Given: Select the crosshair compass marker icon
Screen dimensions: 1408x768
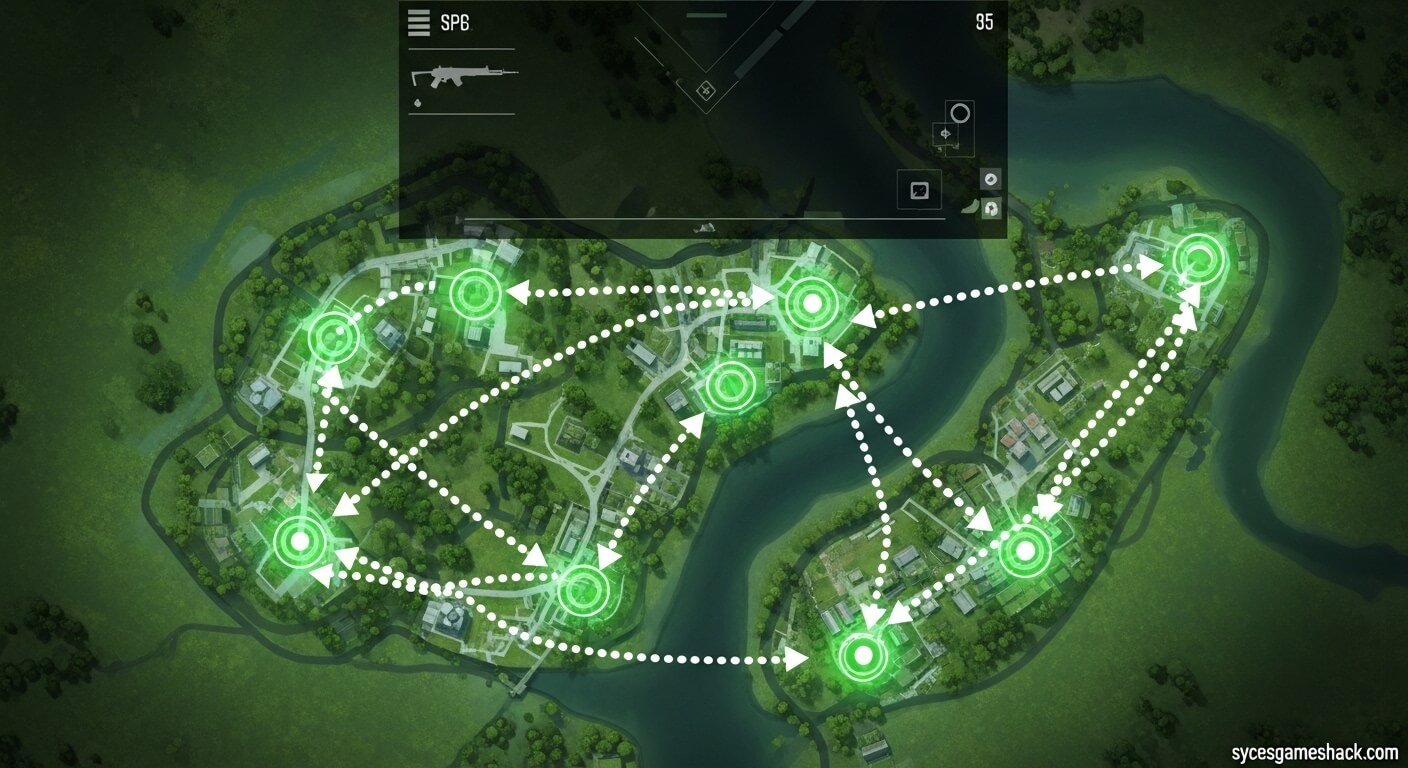Looking at the screenshot, I should tap(944, 134).
